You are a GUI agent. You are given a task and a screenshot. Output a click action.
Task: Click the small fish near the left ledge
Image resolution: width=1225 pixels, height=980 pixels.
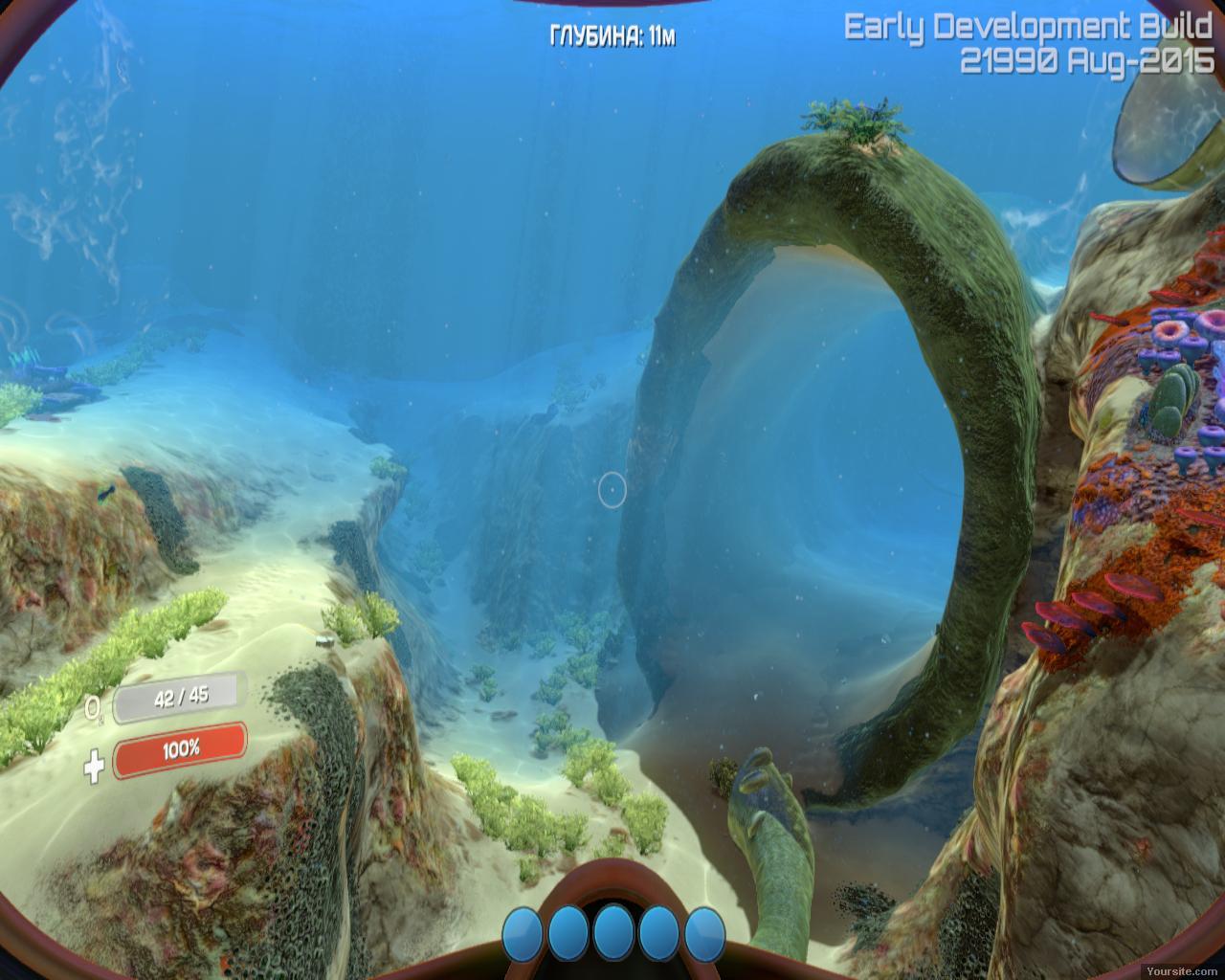pos(105,493)
